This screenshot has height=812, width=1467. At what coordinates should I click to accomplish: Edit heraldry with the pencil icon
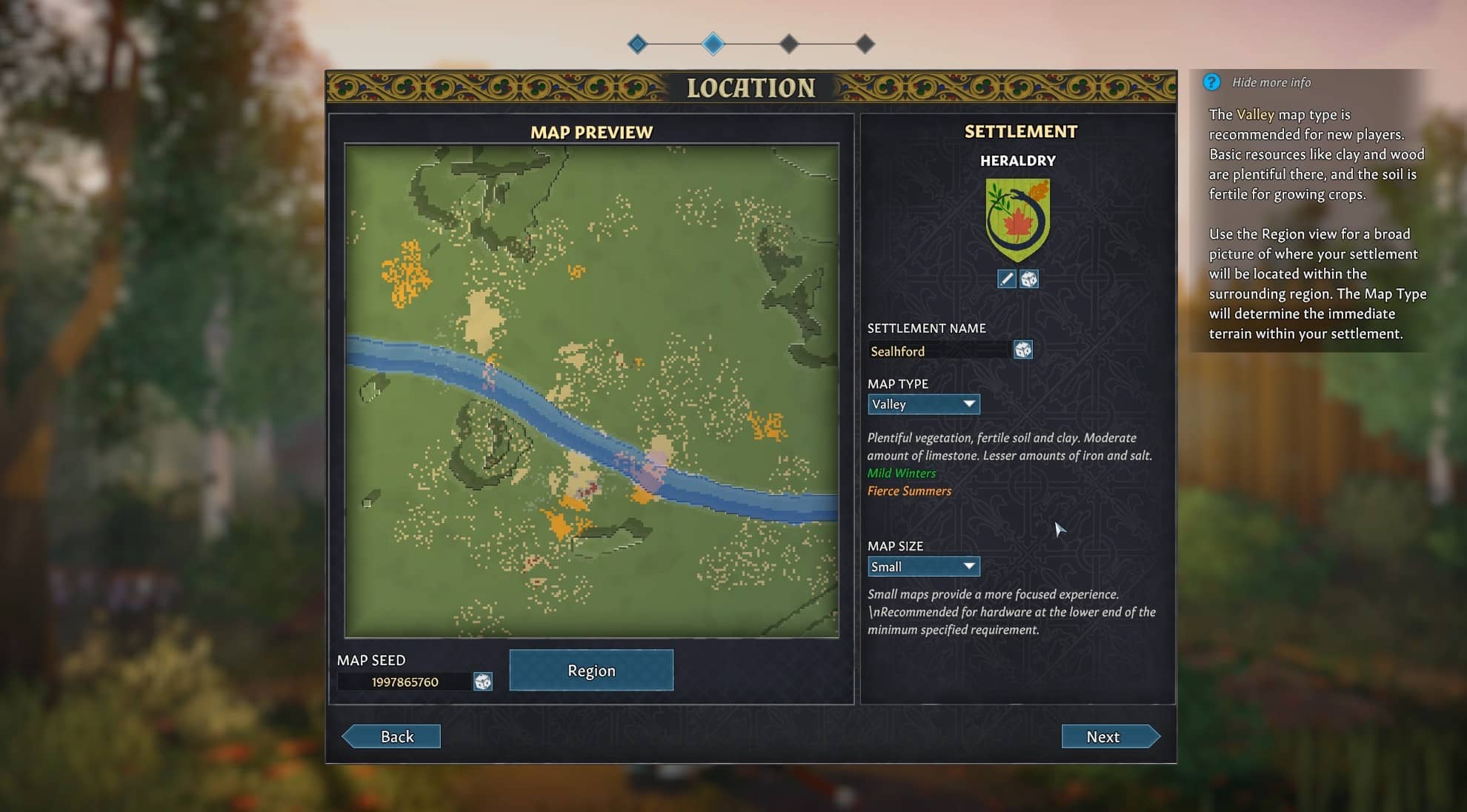1006,279
